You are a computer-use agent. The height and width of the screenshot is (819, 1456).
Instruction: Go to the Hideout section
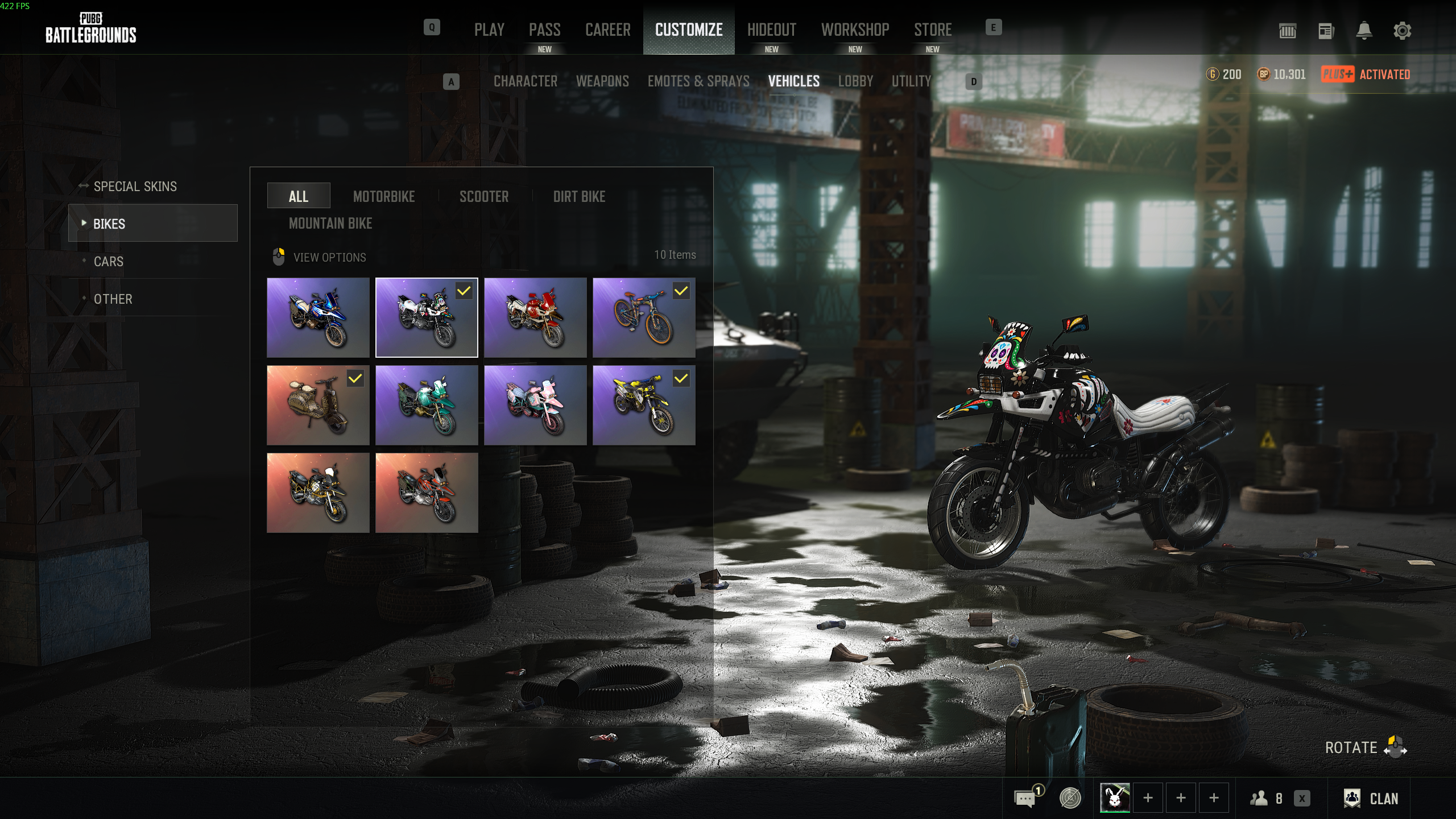(771, 30)
